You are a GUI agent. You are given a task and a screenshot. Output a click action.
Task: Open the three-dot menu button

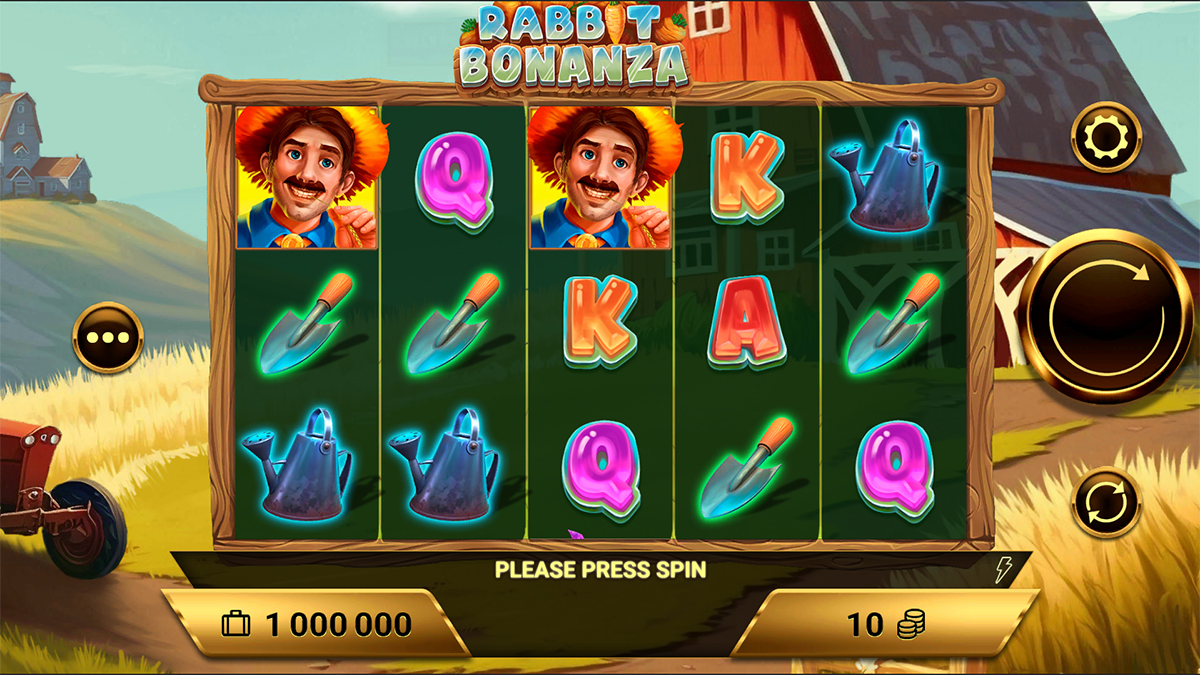pyautogui.click(x=108, y=338)
